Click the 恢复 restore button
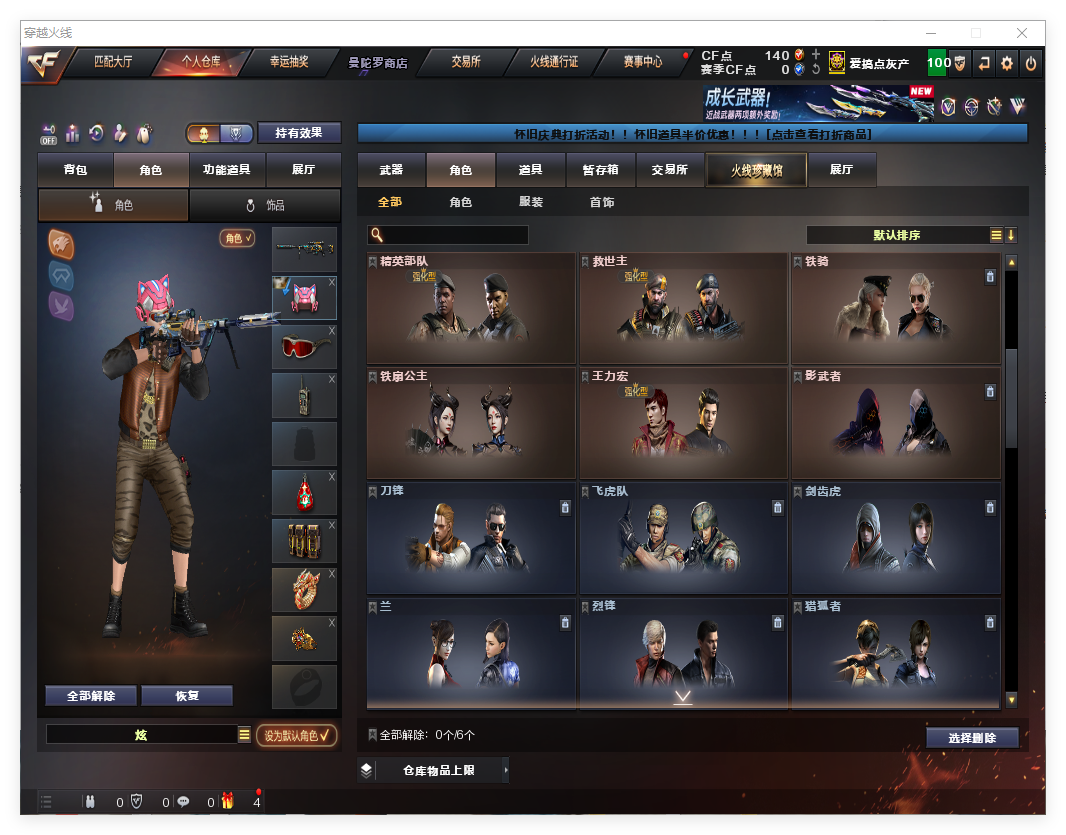This screenshot has width=1066, height=835. [187, 696]
